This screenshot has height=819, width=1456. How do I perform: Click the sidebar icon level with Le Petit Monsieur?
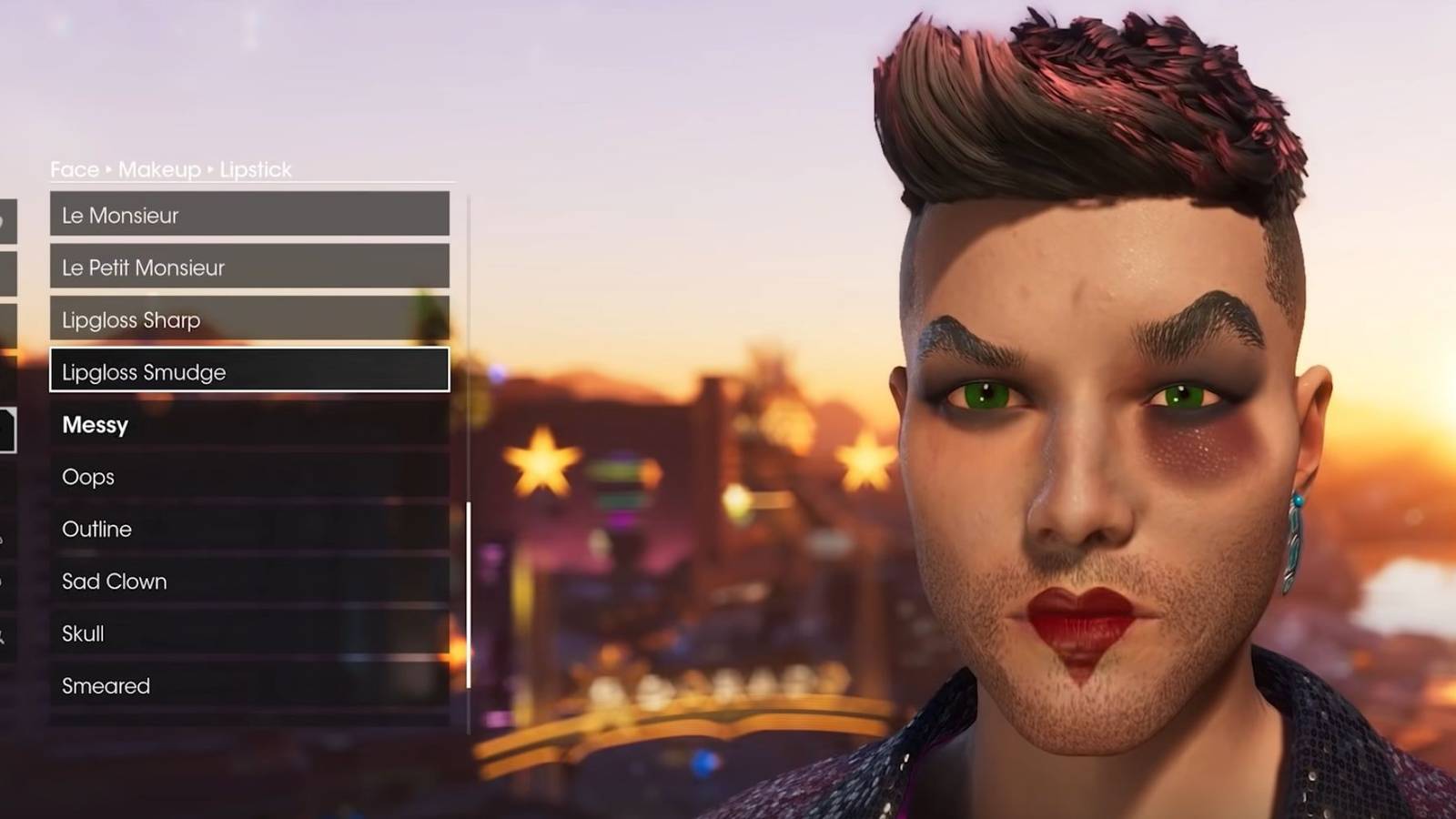[6, 271]
